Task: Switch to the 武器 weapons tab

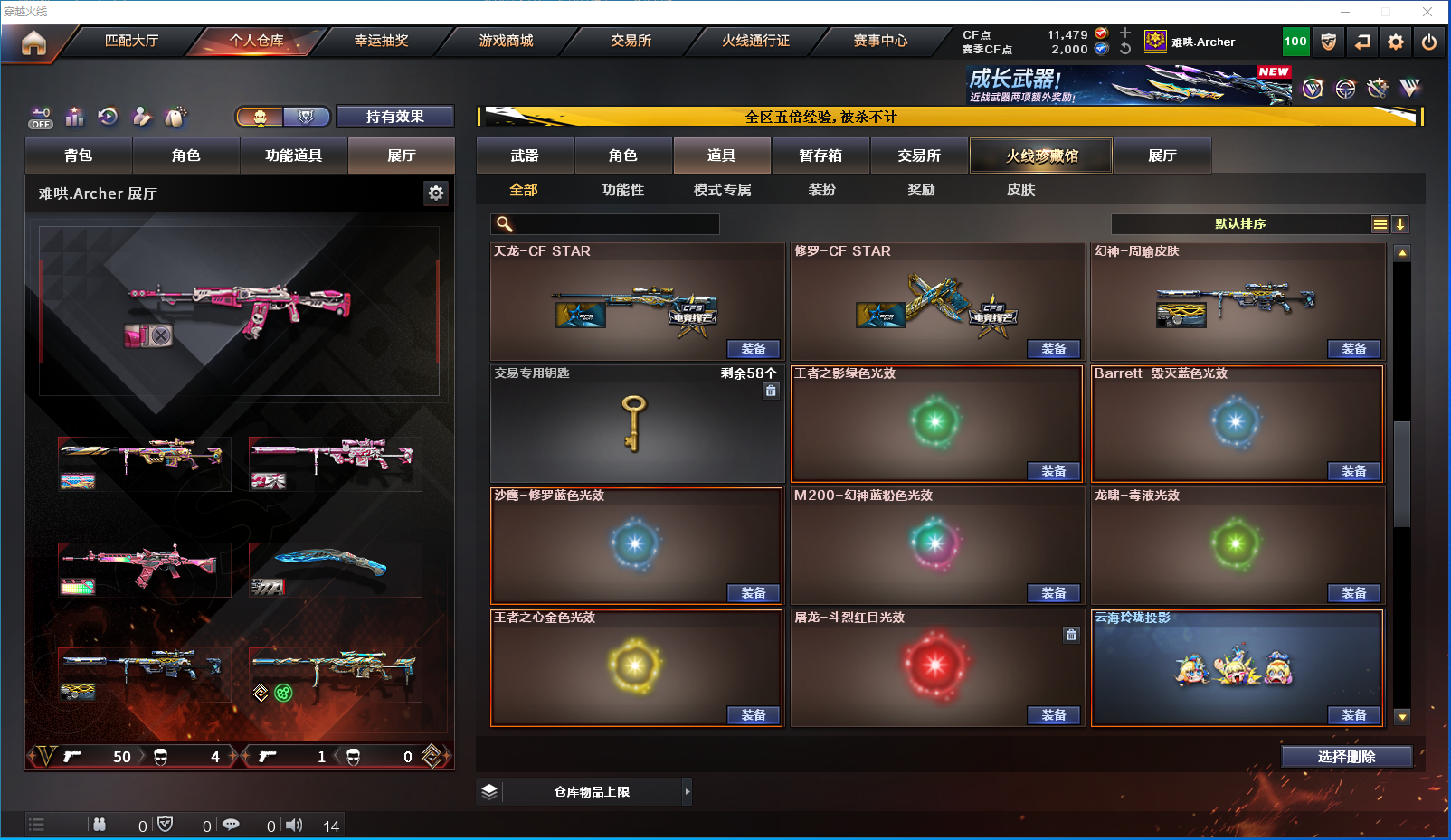Action: pyautogui.click(x=525, y=156)
